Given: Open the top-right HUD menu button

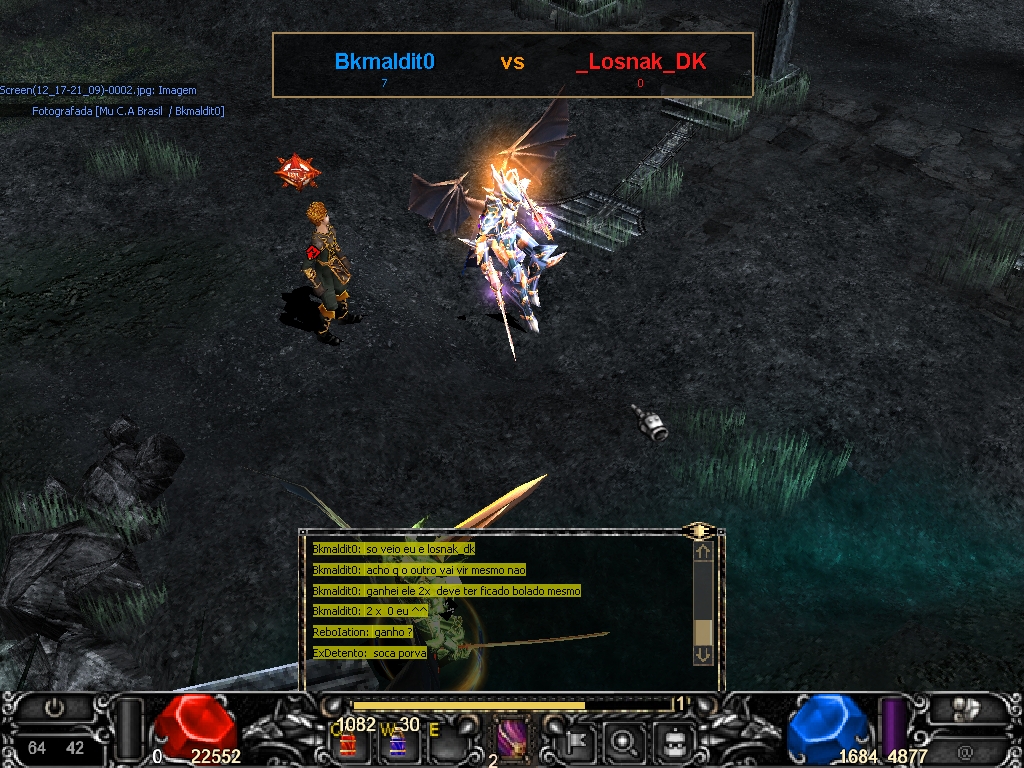Looking at the screenshot, I should coord(965,709).
